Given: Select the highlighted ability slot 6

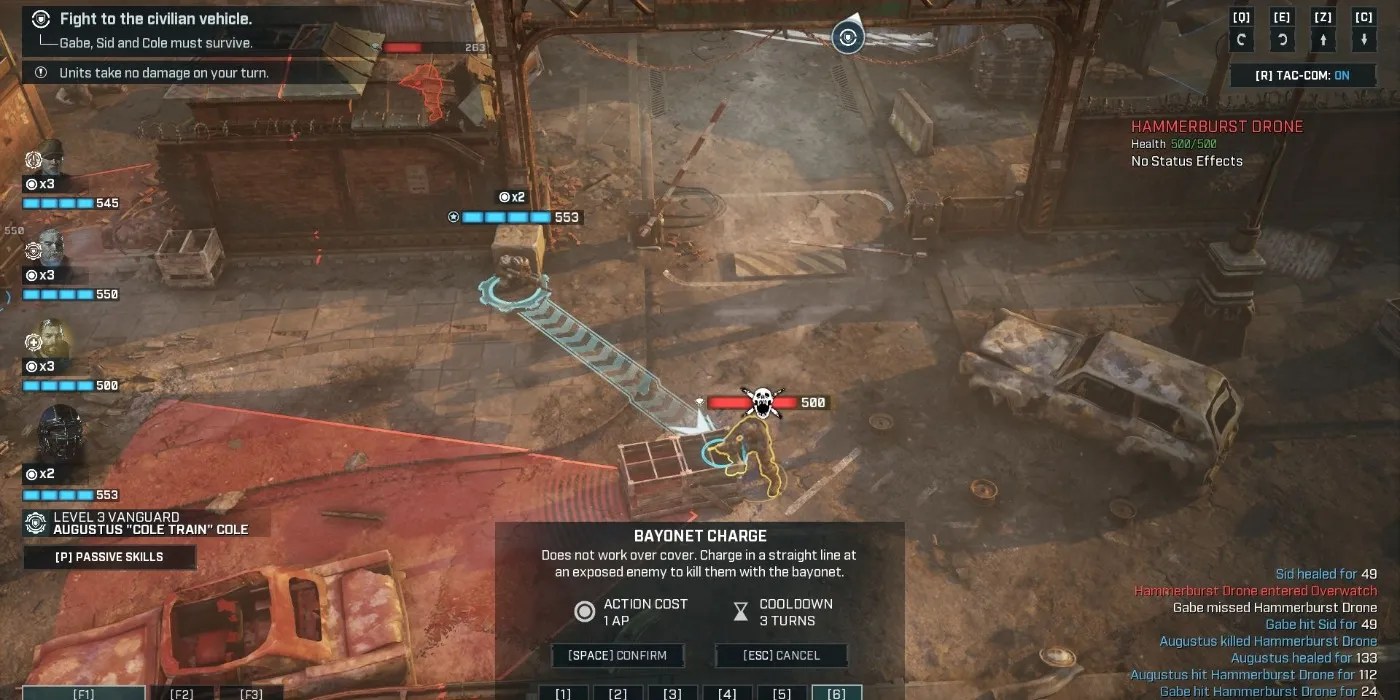Looking at the screenshot, I should [836, 692].
